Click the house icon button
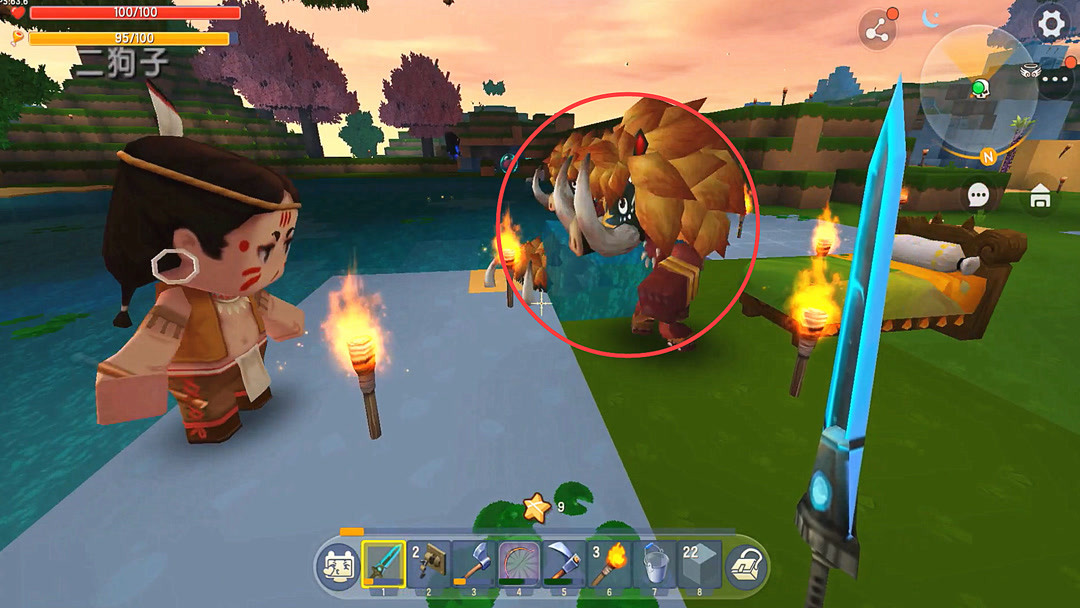The width and height of the screenshot is (1080, 608). 1040,197
